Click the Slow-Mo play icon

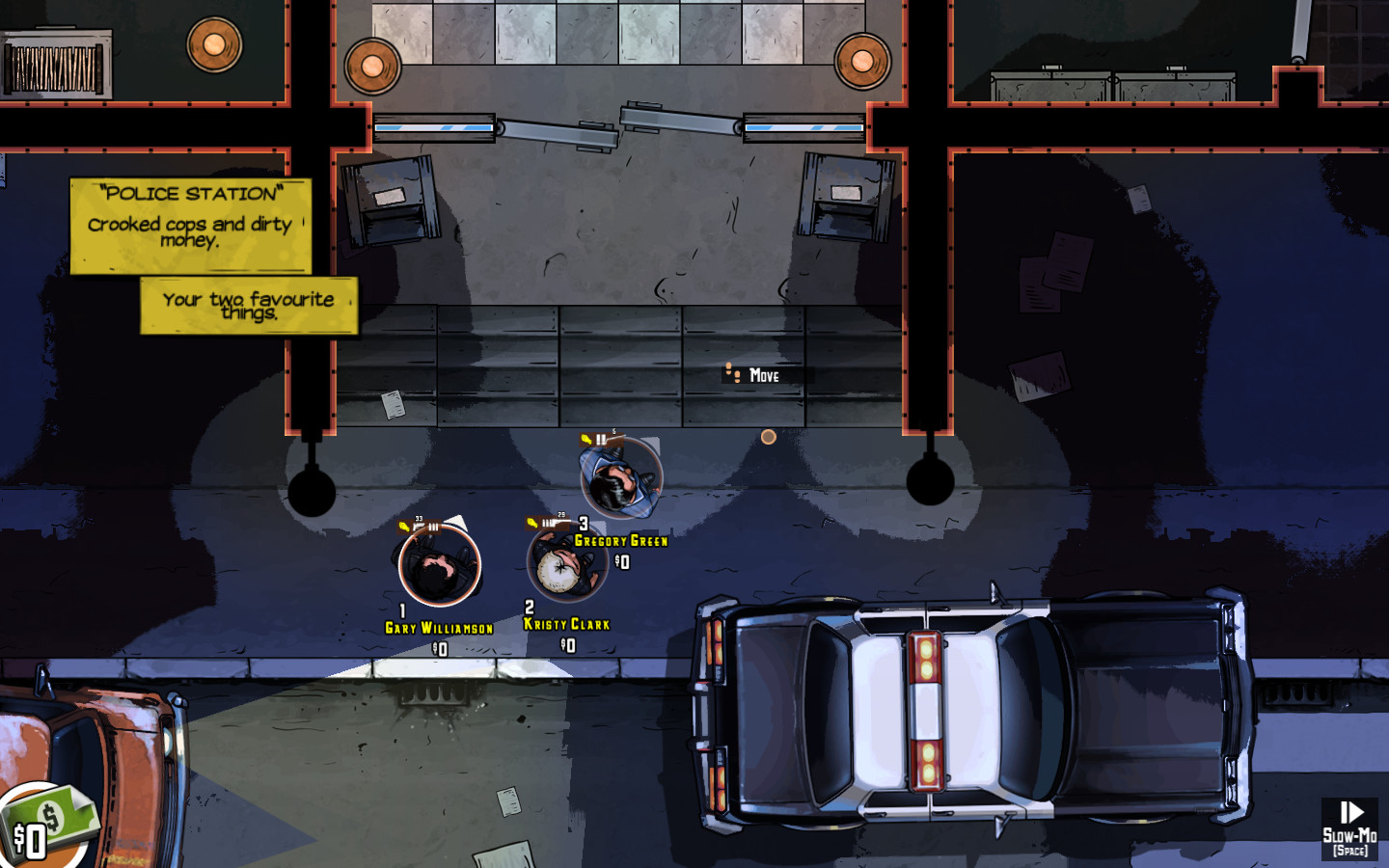[1348, 810]
